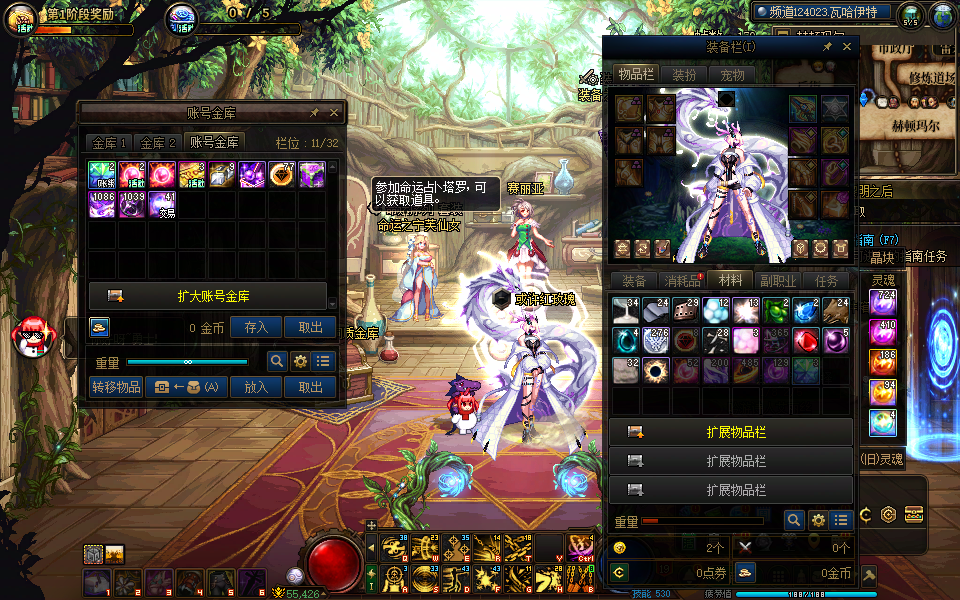Close the 装备栏 equipment window

847,47
